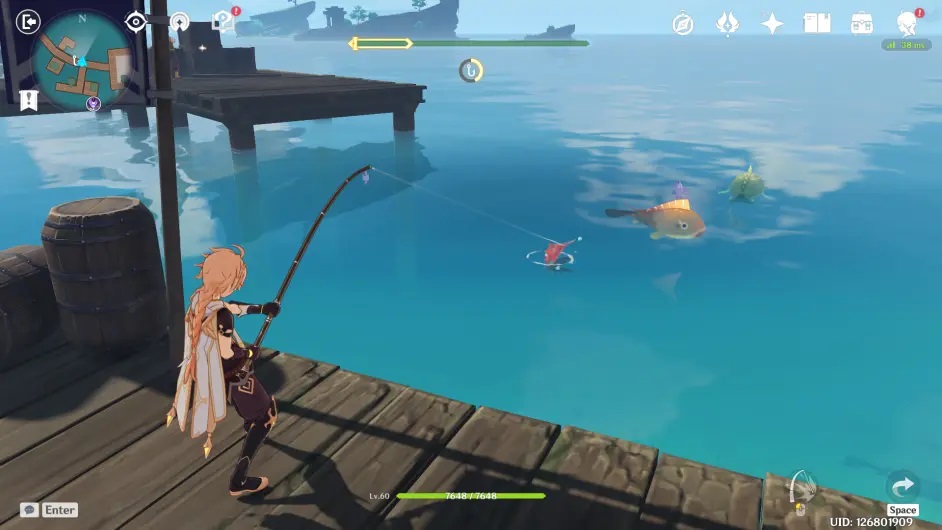Viewport: 942px width, 530px height.
Task: Open the chat speech bubble
Action: coord(30,510)
